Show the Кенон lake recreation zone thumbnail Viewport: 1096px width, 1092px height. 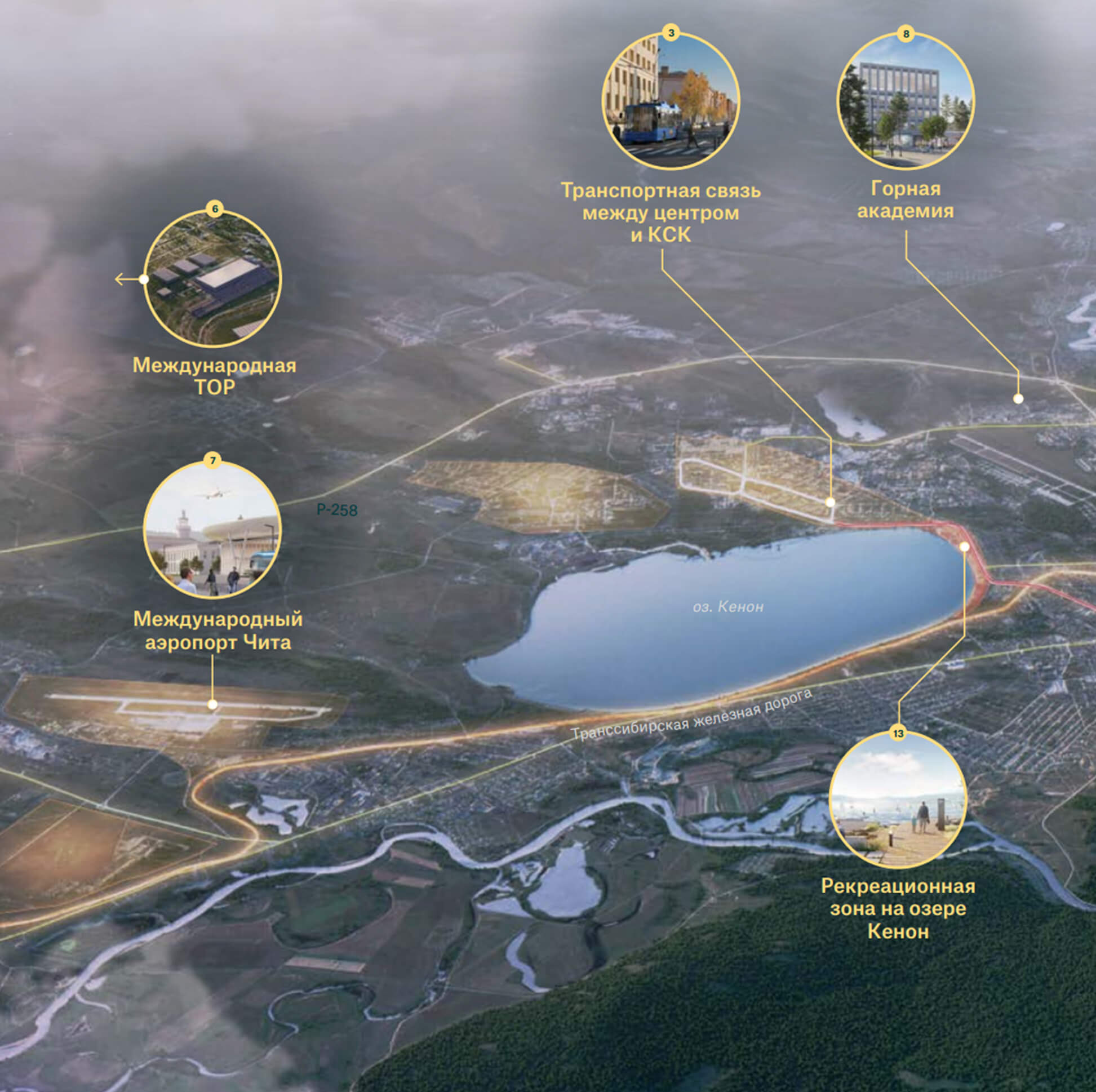898,801
